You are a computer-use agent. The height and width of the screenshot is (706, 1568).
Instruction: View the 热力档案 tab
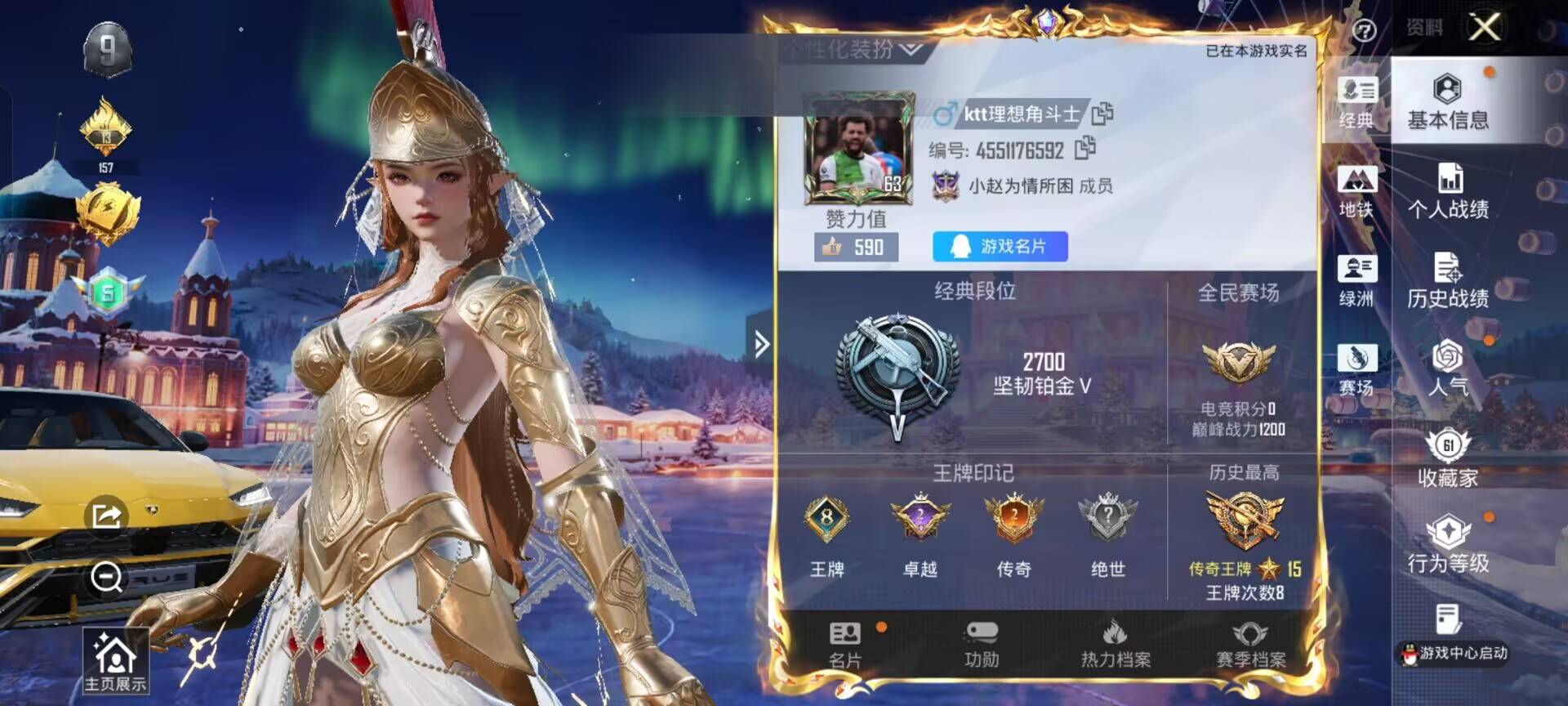(x=1116, y=646)
